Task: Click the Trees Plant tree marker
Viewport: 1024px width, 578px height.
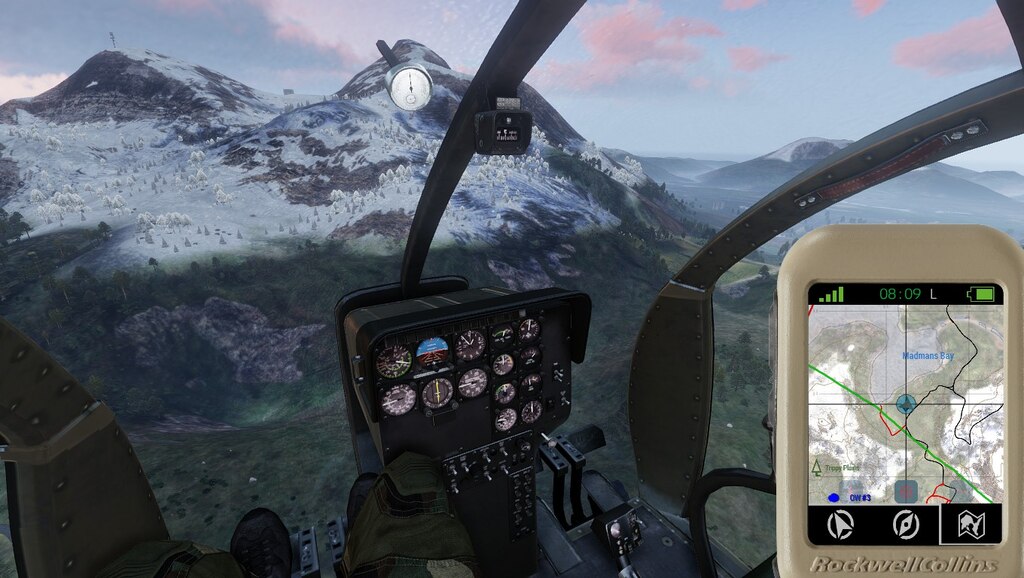Action: 818,468
